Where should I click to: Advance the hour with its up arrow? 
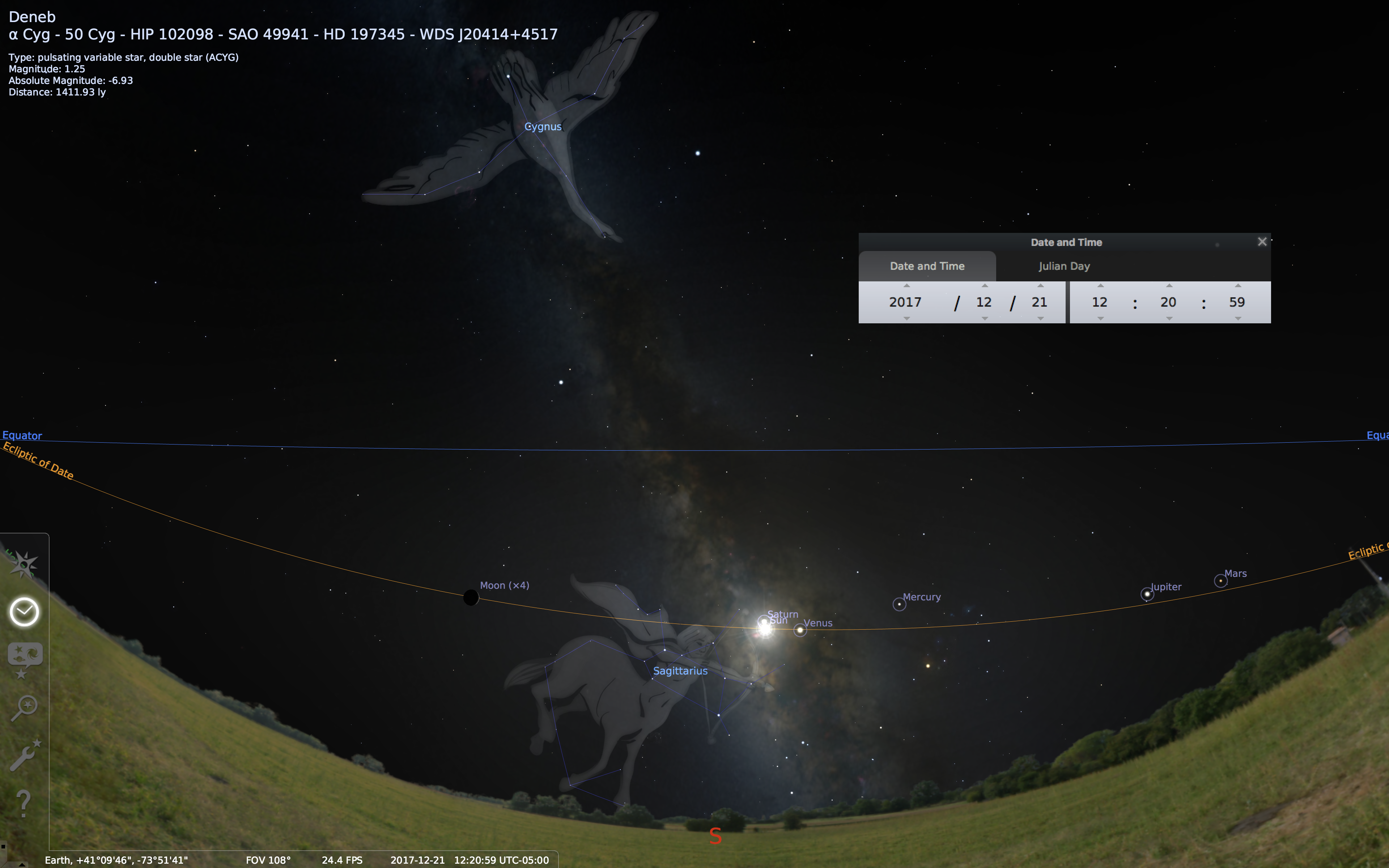pos(1100,286)
